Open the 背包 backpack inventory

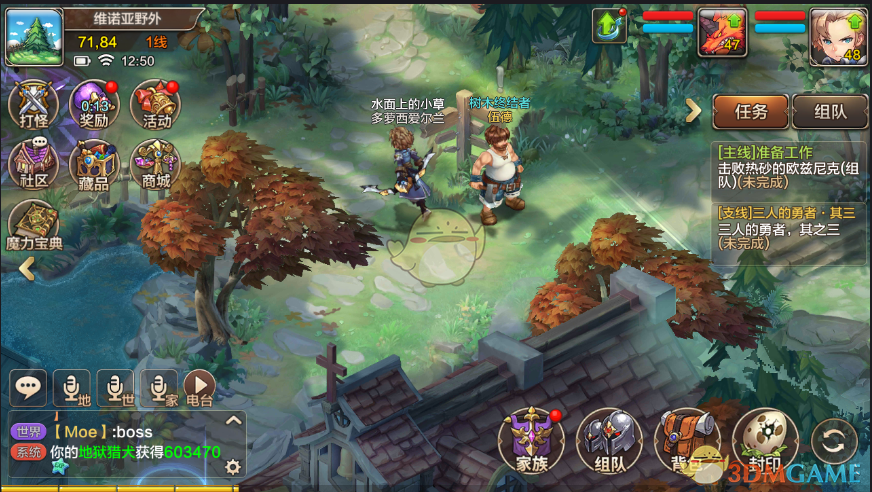coord(686,441)
